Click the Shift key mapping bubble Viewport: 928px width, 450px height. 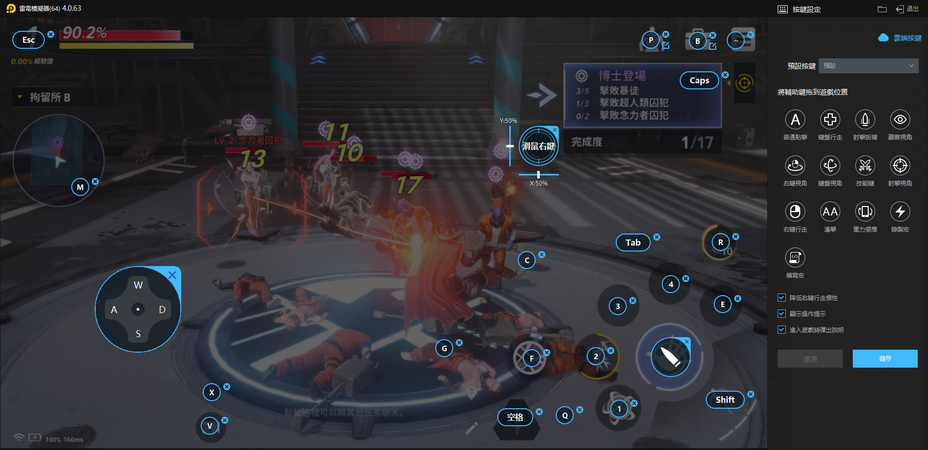pyautogui.click(x=725, y=400)
